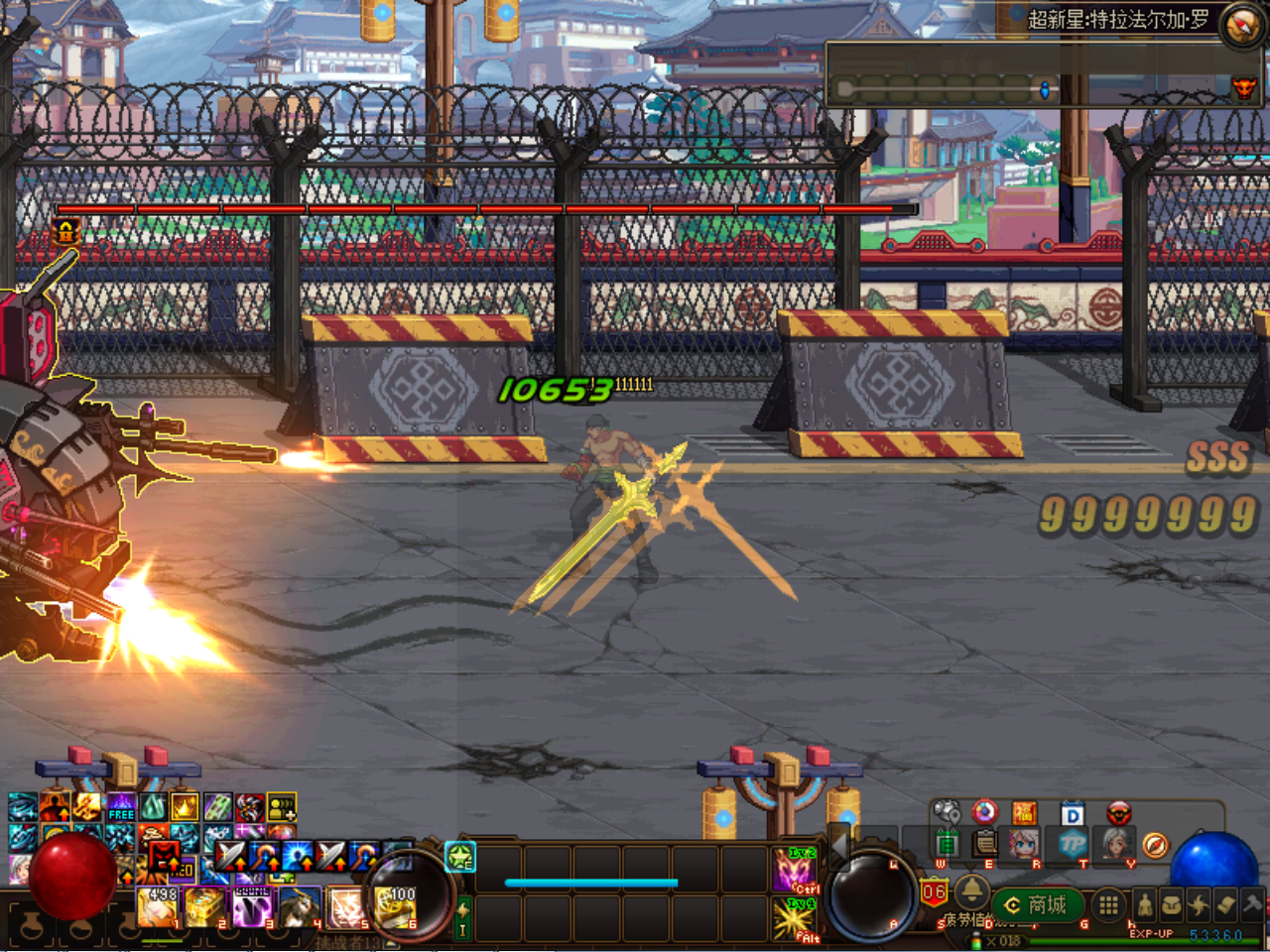The height and width of the screenshot is (952, 1270).
Task: Click the blue TP shop icon
Action: pos(1072,843)
